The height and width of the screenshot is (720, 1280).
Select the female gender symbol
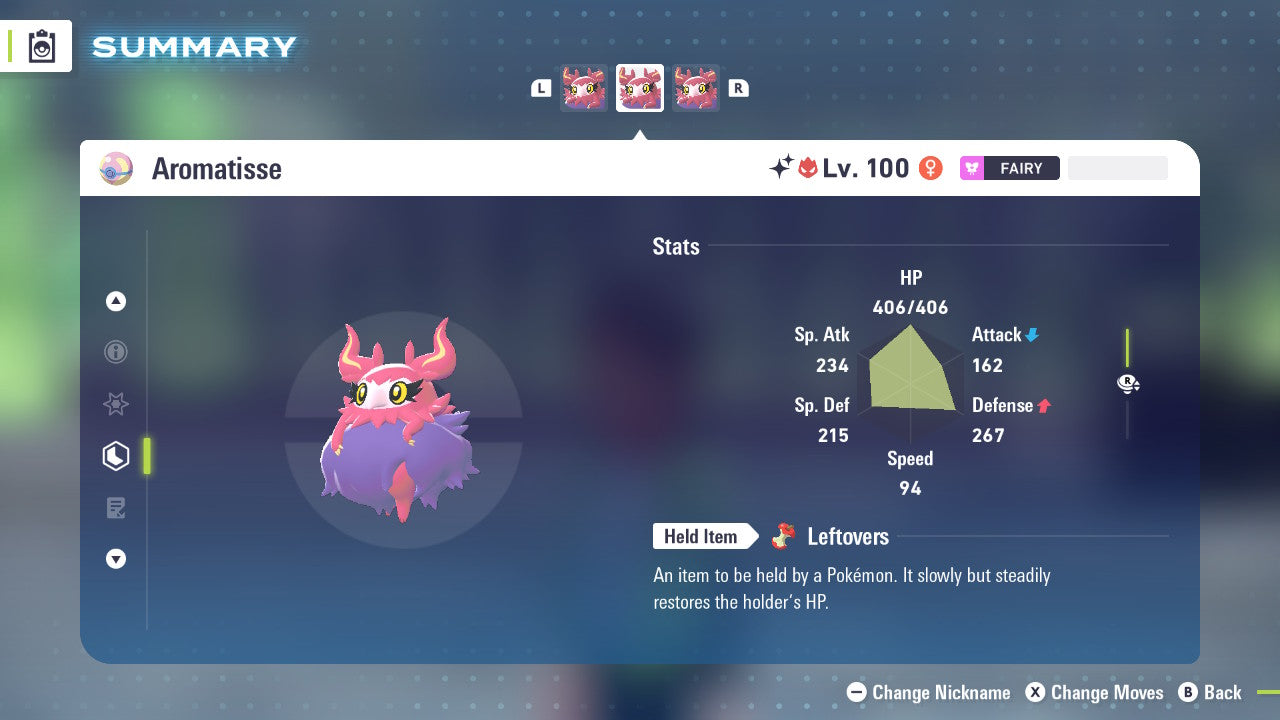click(930, 168)
